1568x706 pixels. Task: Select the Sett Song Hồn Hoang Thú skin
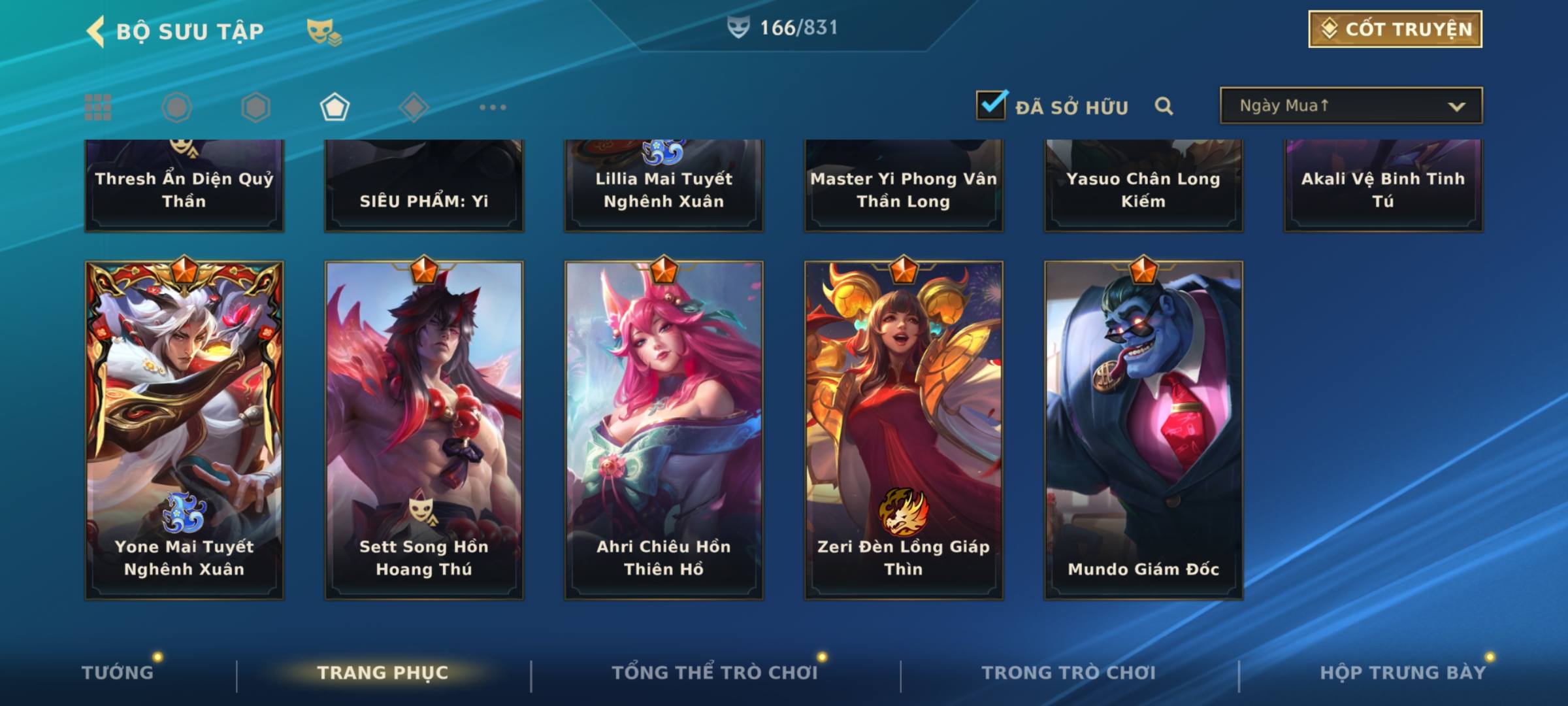[x=424, y=429]
